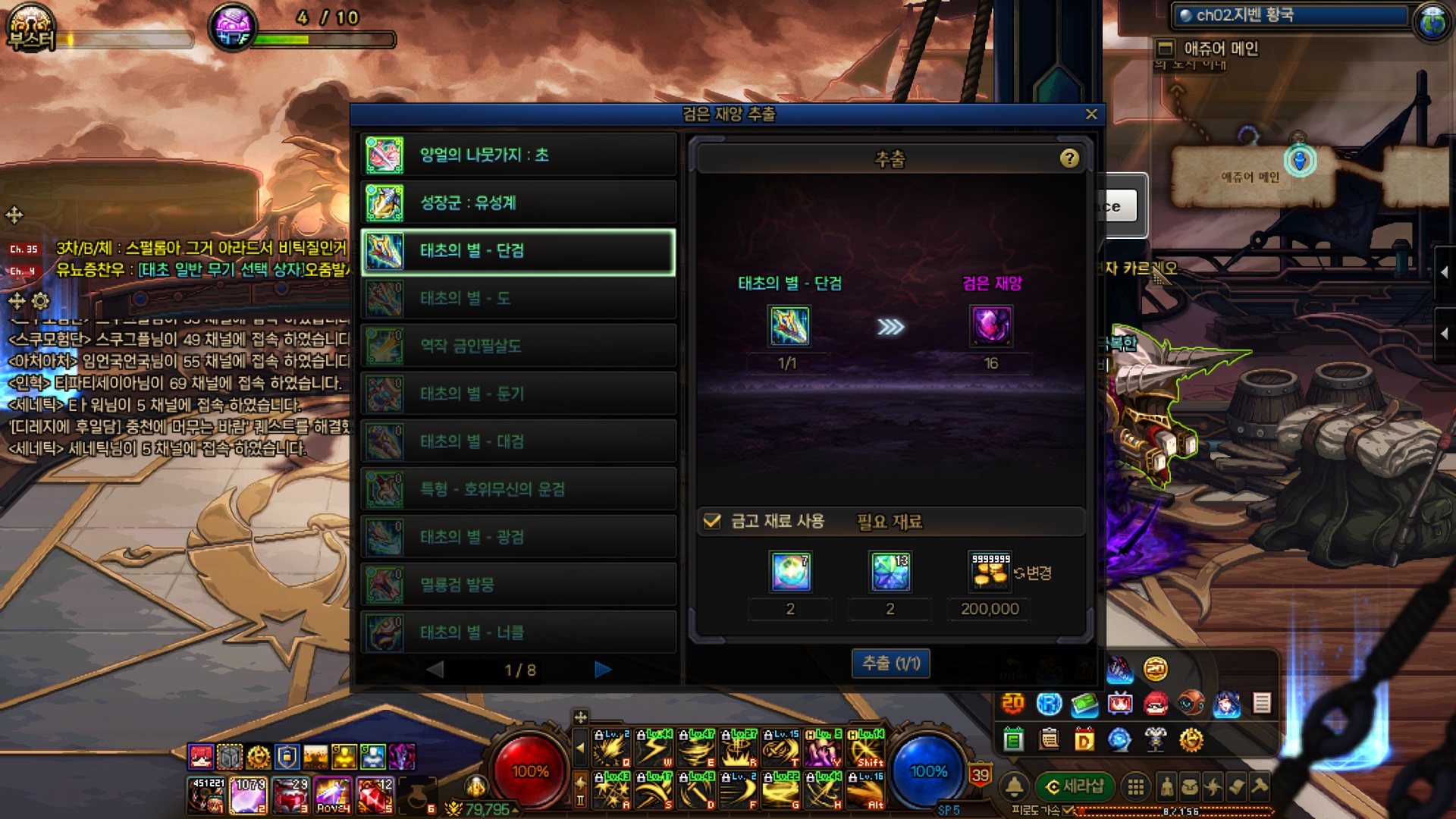
Task: Go to the previous item list page
Action: [435, 670]
